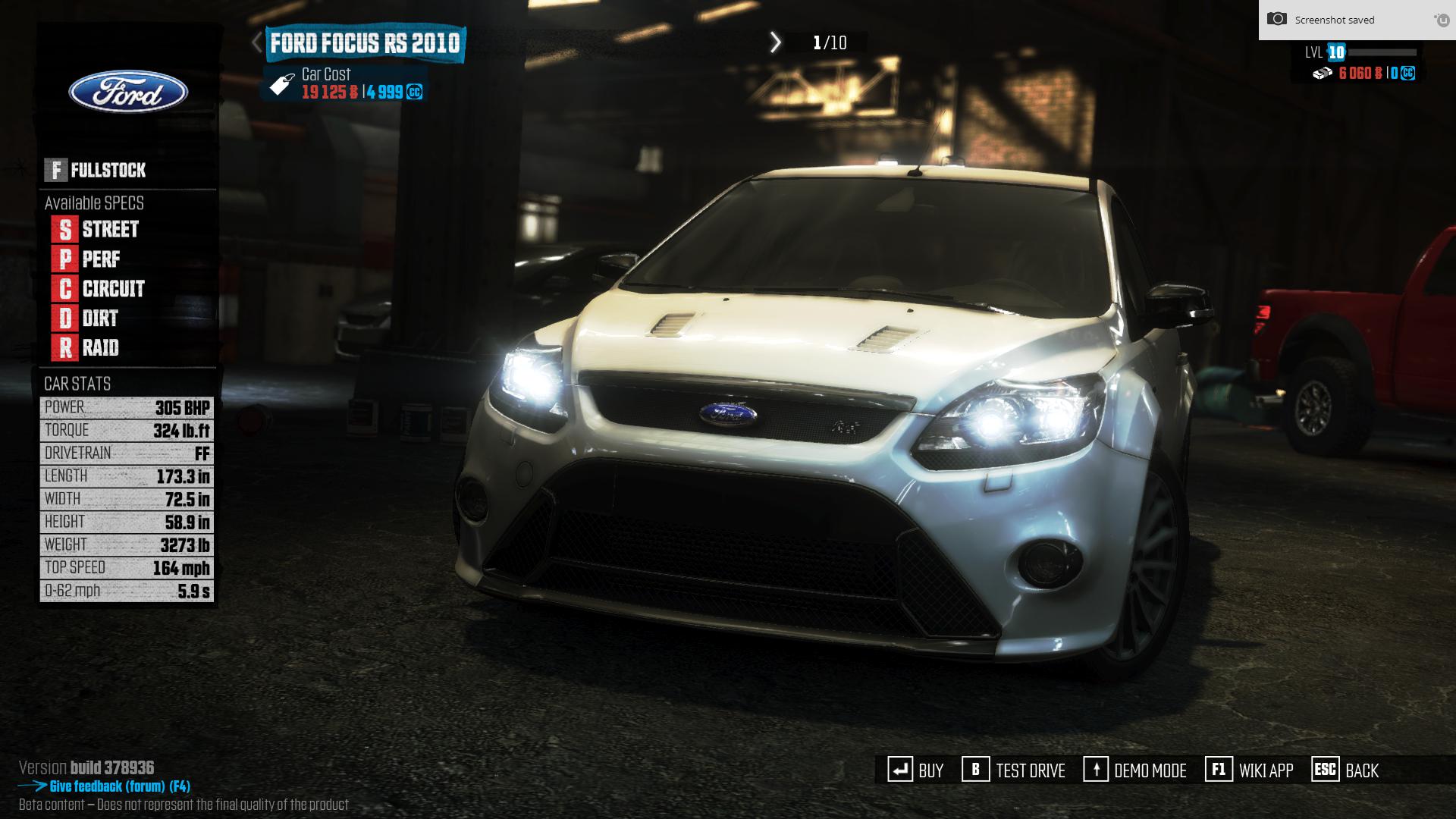Start a Test Drive
1456x819 pixels.
point(1014,770)
